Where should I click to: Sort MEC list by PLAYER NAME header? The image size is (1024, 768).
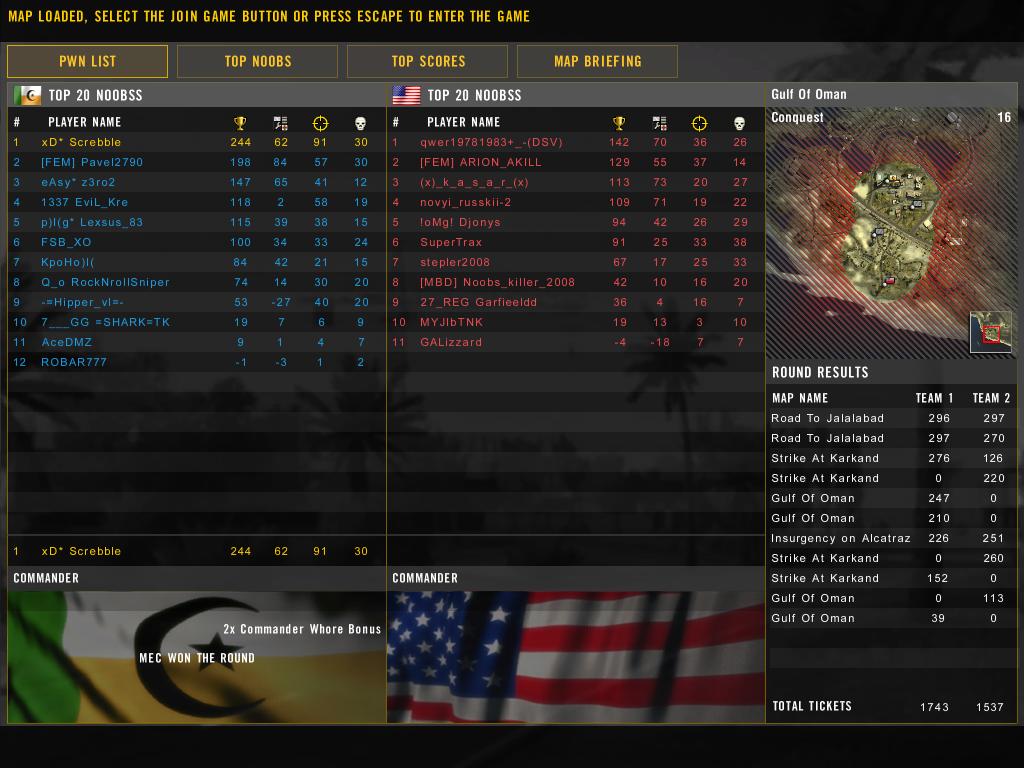(84, 123)
